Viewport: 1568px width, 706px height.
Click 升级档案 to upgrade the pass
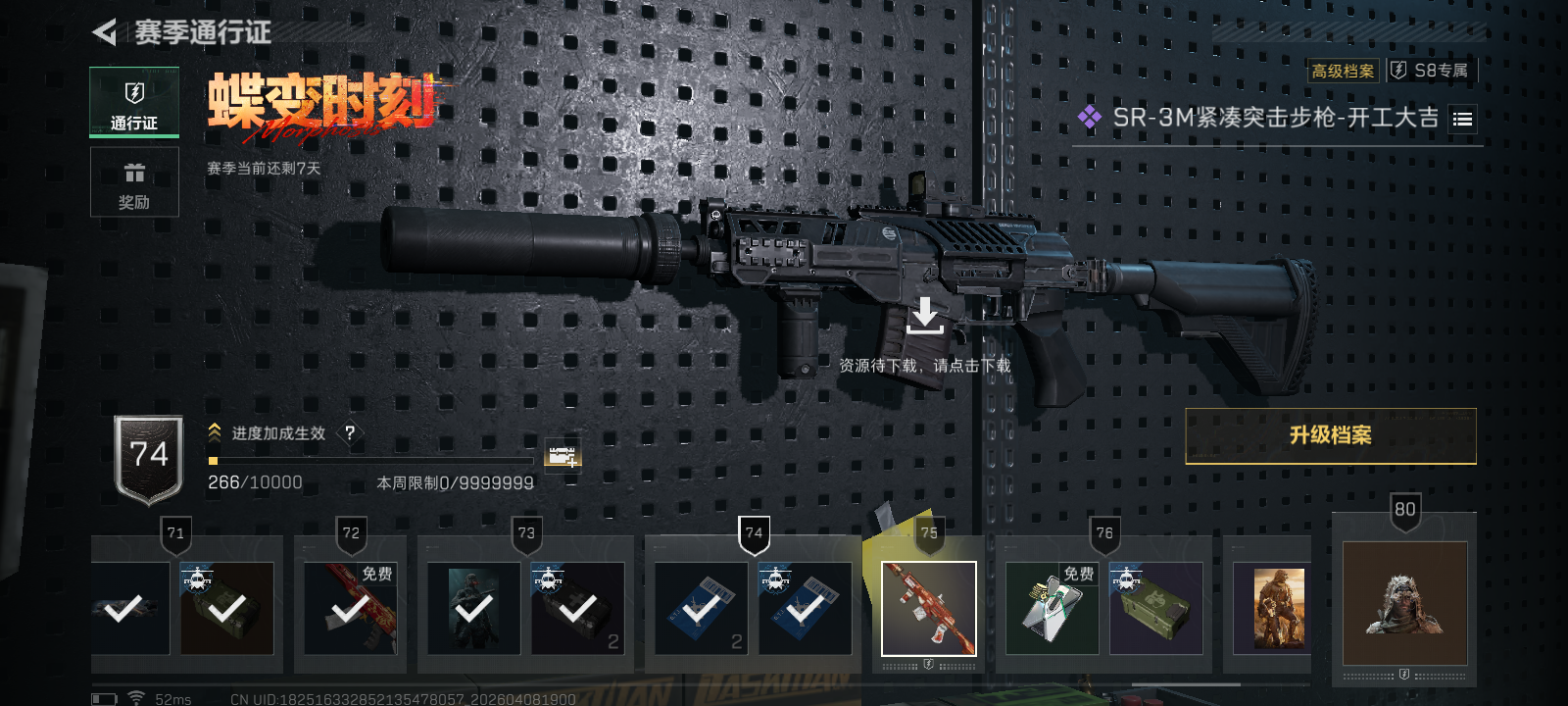coord(1330,435)
